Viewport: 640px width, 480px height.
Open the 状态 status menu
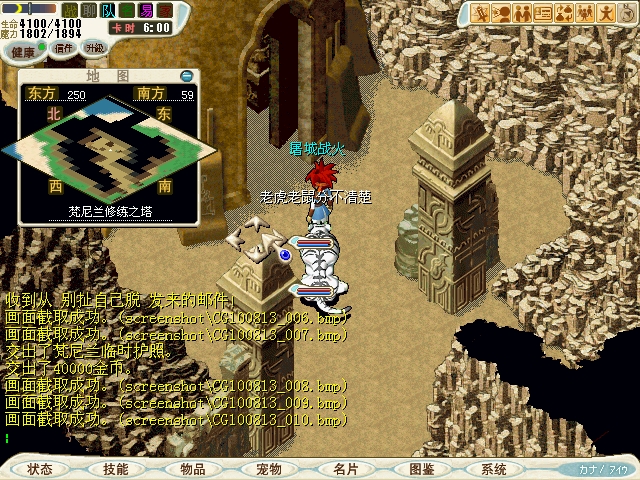pyautogui.click(x=40, y=469)
